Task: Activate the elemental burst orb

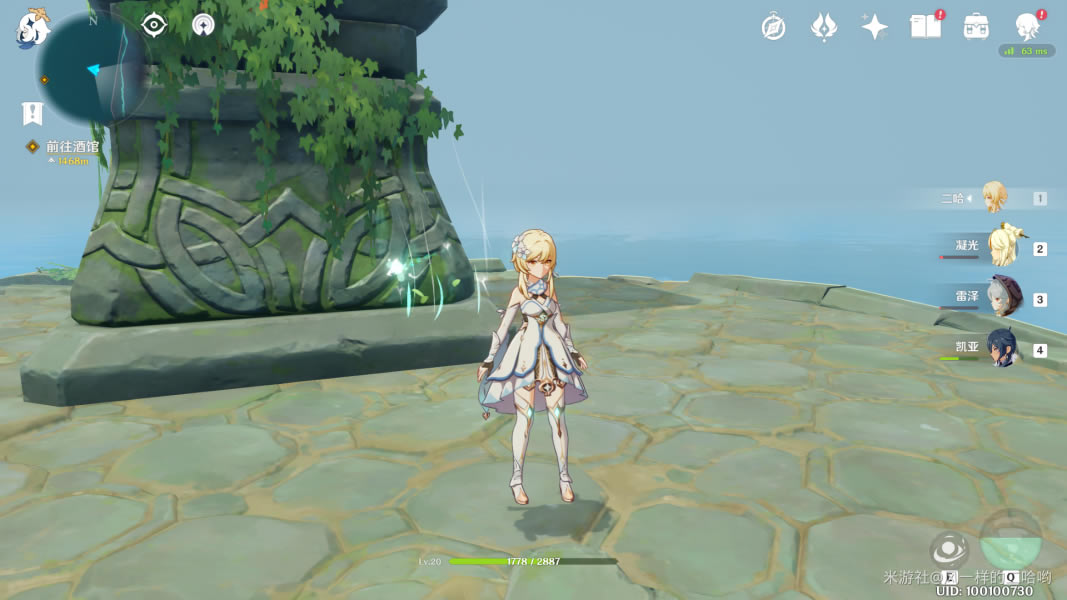Action: [x=1010, y=541]
